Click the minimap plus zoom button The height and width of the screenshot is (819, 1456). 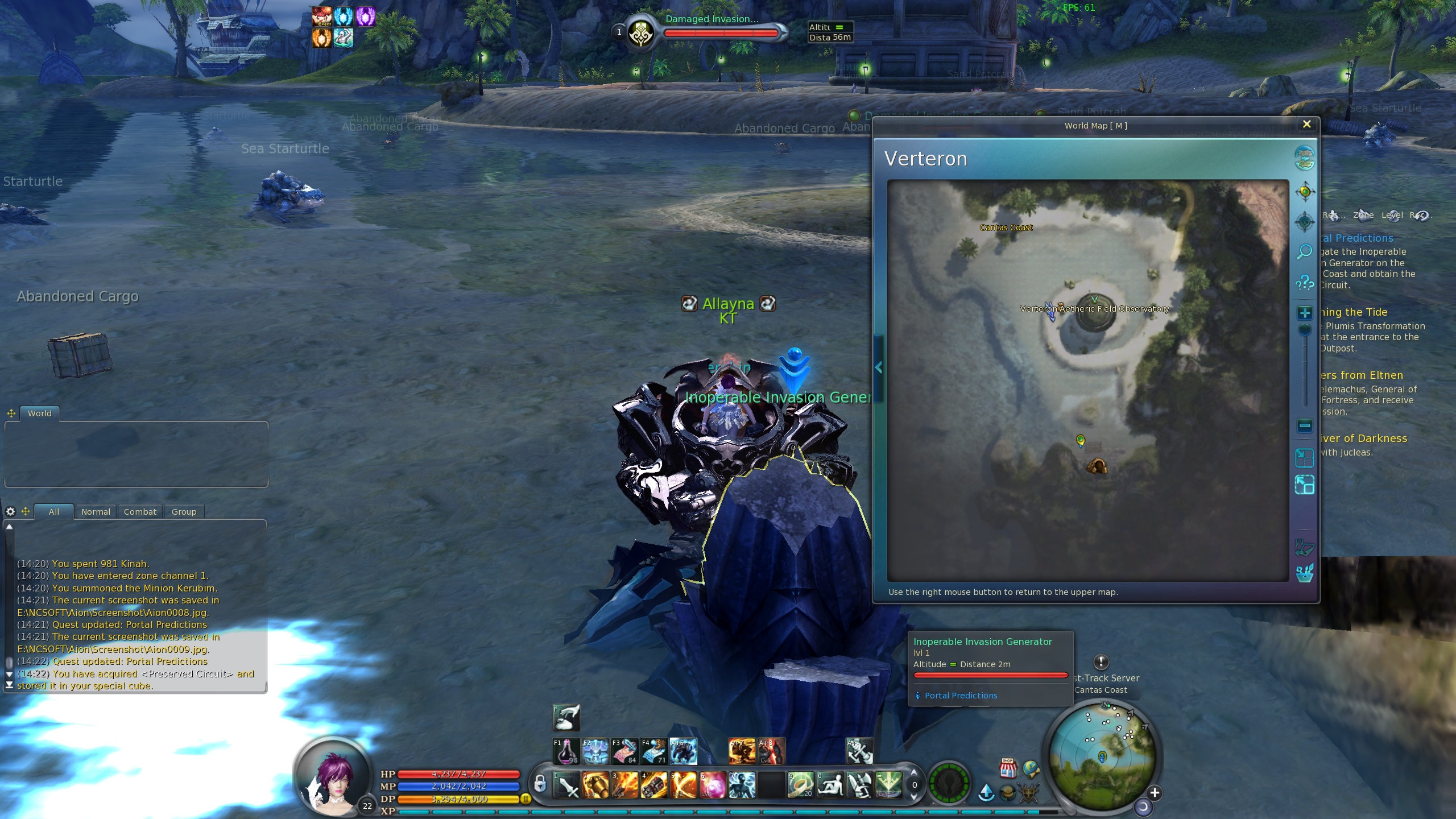tap(1154, 793)
